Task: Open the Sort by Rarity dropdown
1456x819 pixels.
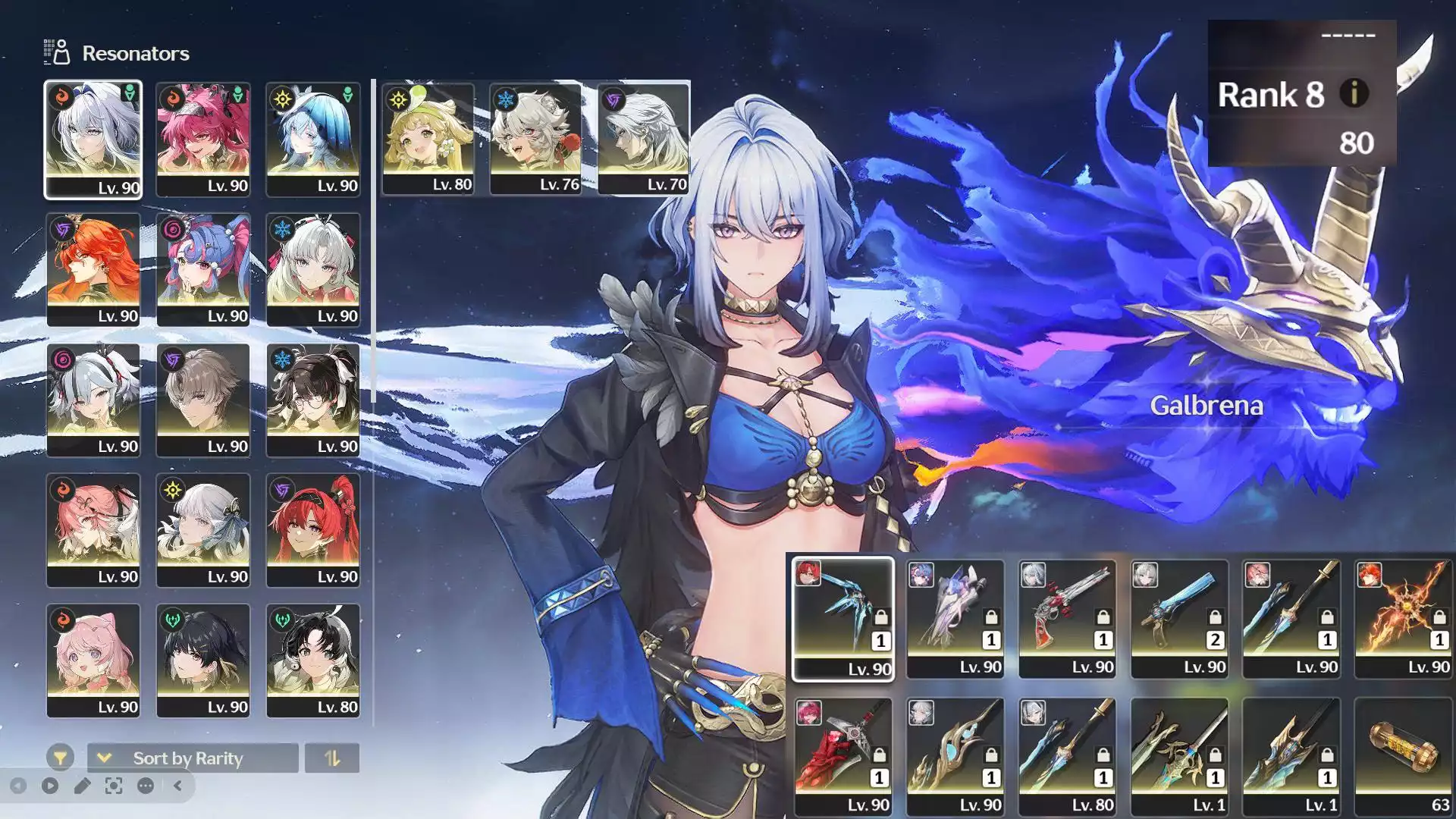Action: pos(193,758)
